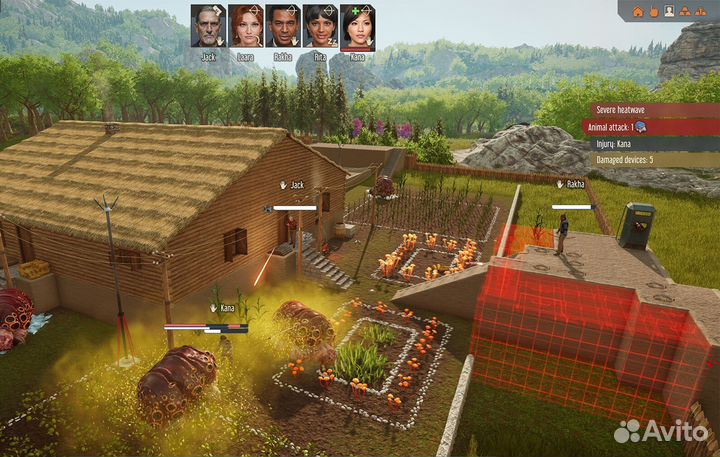720x457 pixels.
Task: Open the house icon in the top toolbar
Action: point(638,12)
